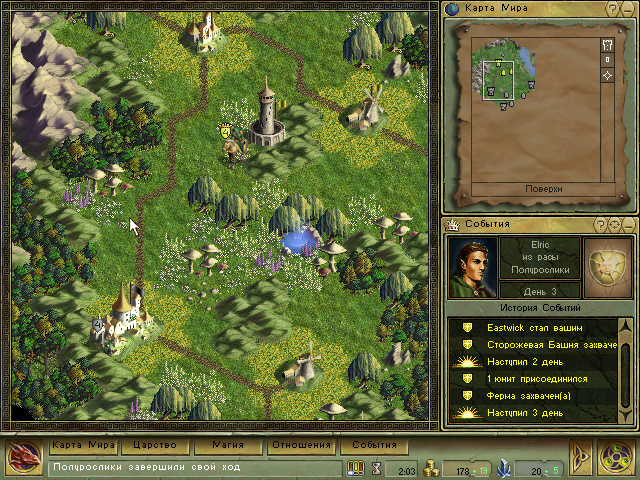Toggle the star marker minimap filter
This screenshot has width=640, height=480.
(608, 77)
